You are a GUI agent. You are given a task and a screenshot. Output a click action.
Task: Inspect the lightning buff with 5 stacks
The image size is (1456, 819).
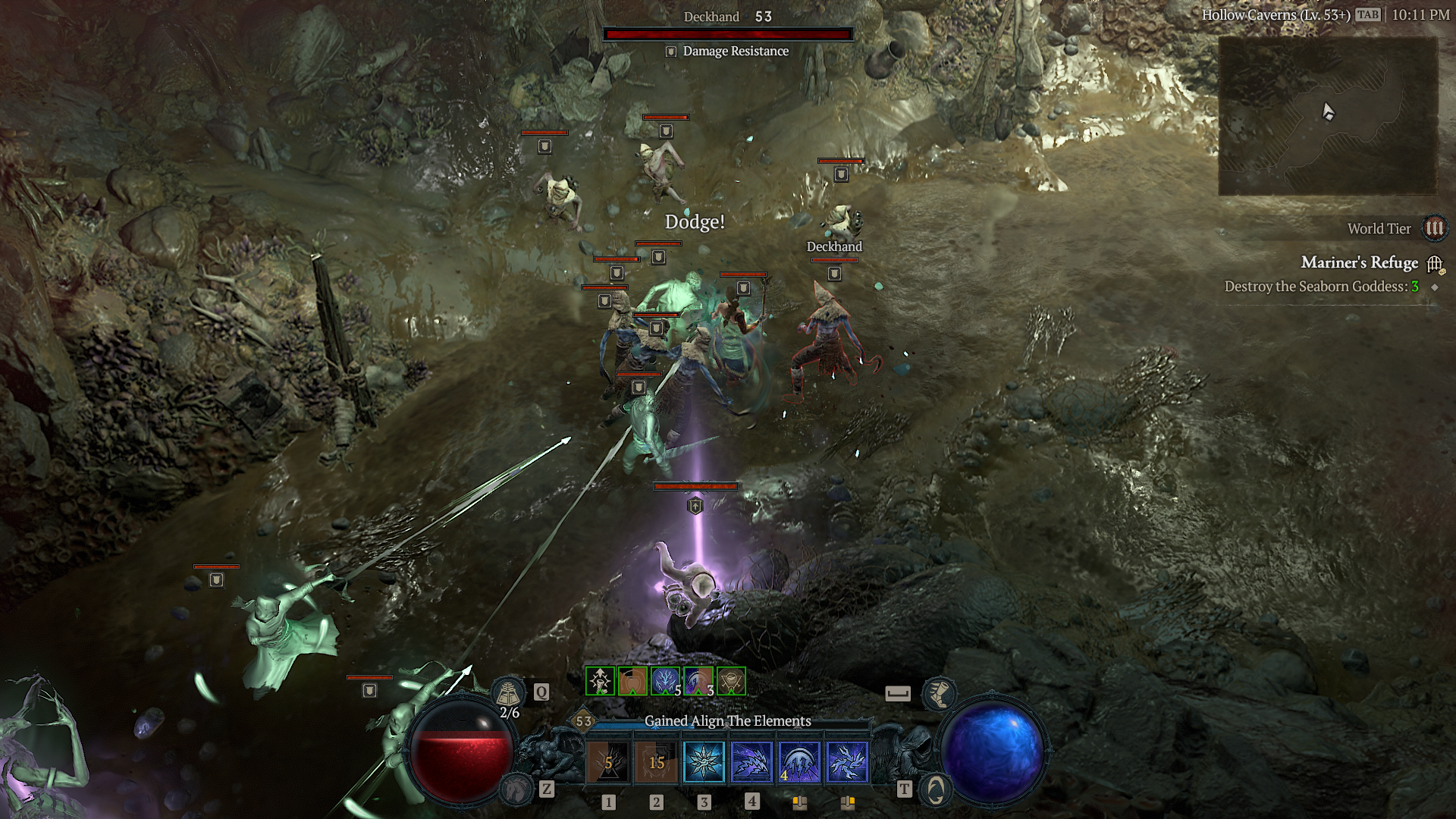tap(665, 681)
